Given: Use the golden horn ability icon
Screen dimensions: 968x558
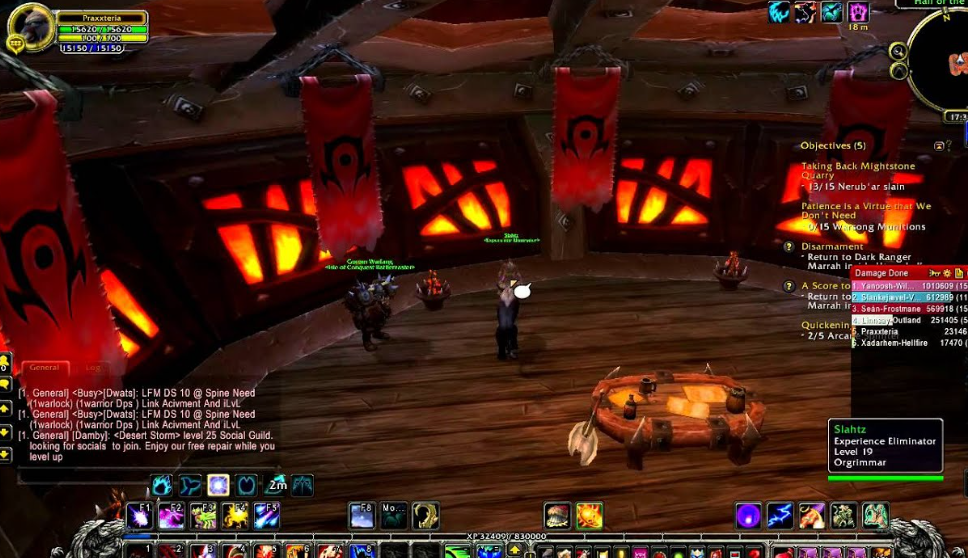Looking at the screenshot, I should click(x=425, y=516).
